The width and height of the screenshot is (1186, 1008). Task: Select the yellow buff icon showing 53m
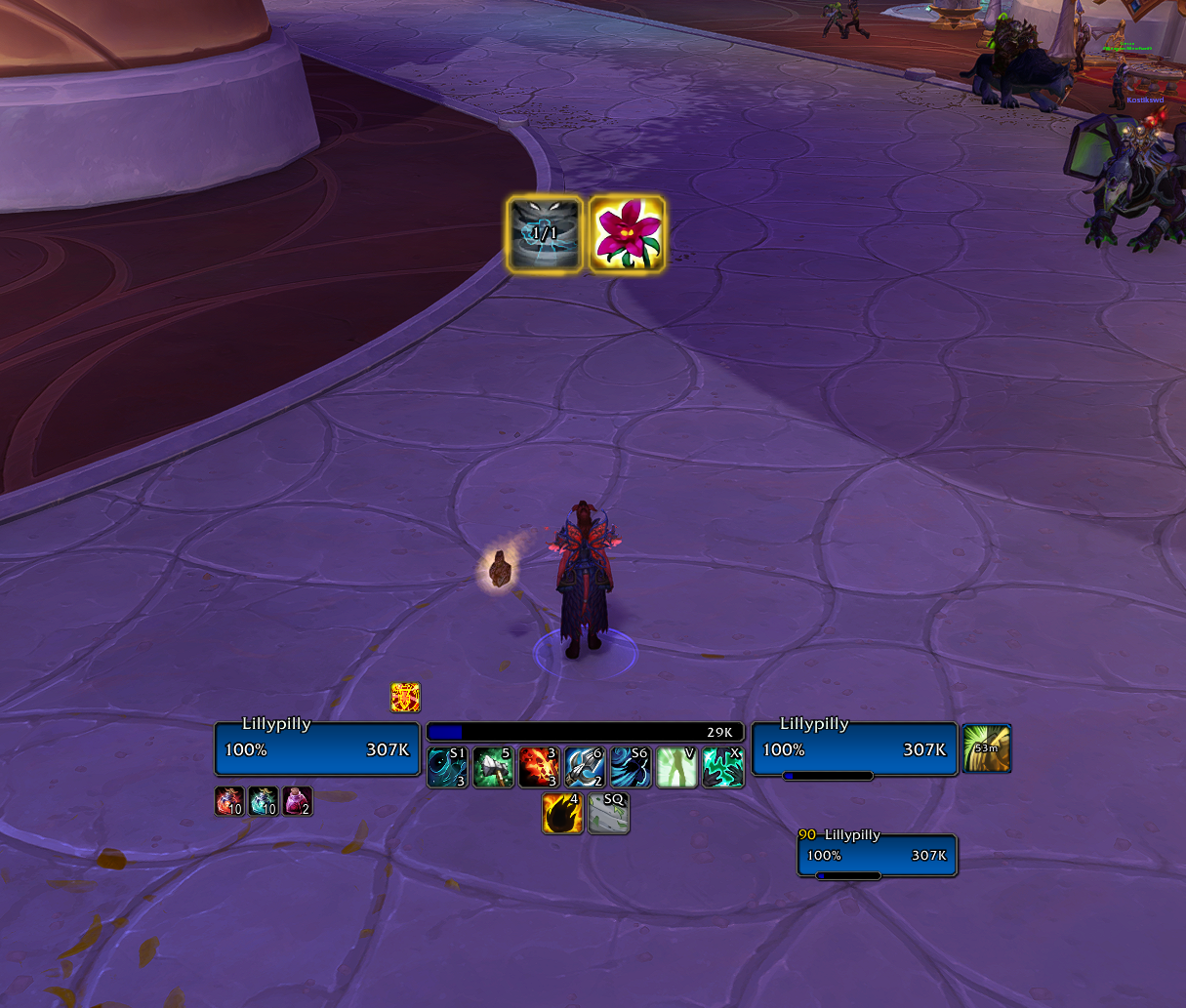click(987, 748)
